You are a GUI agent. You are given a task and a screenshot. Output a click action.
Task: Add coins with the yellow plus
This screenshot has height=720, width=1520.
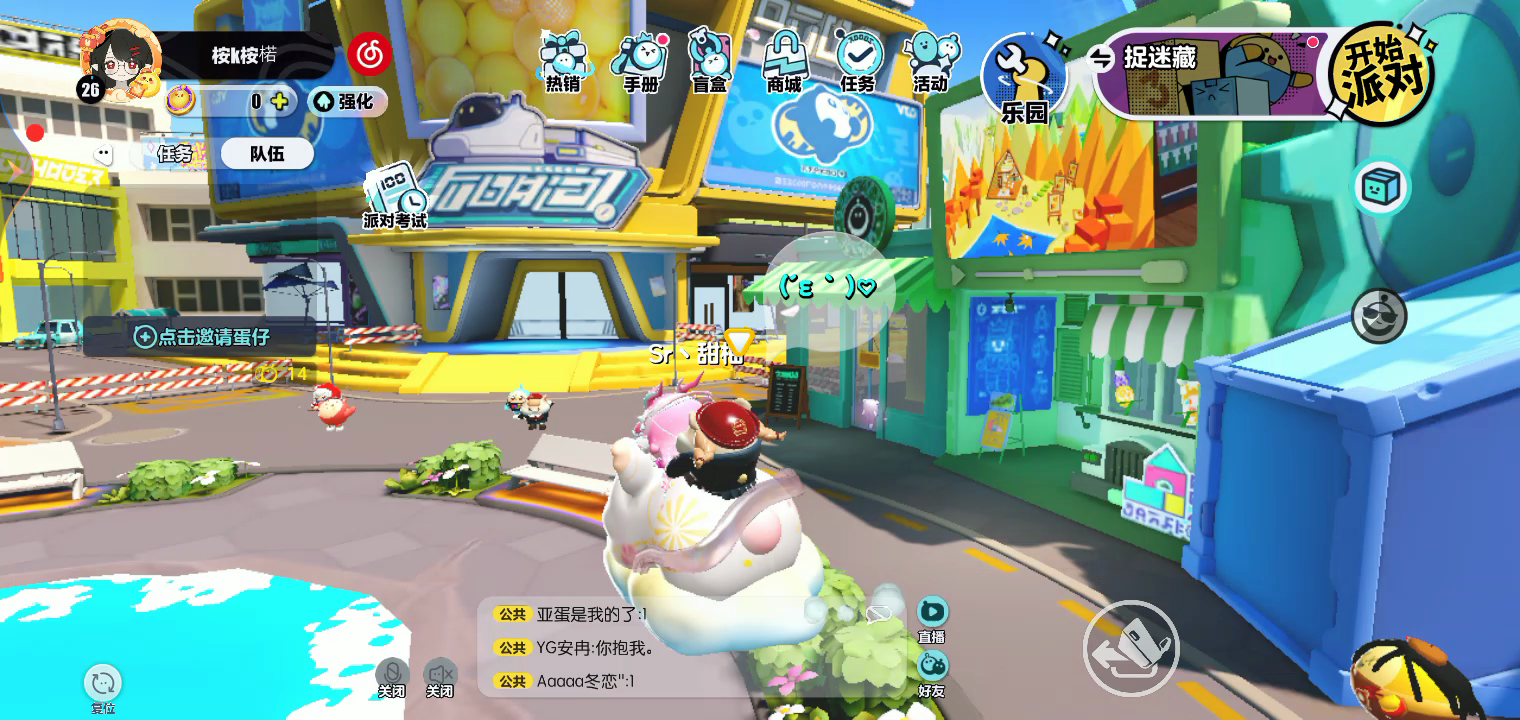click(279, 101)
